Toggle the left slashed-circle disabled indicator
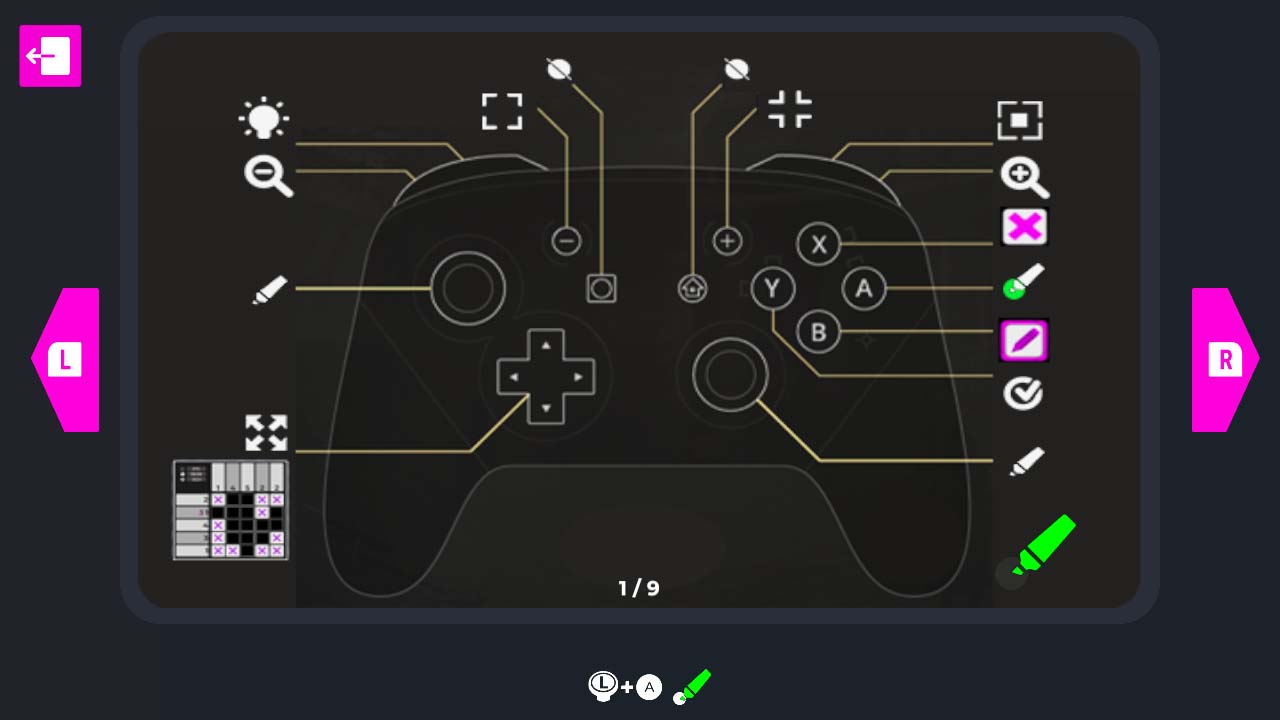Image resolution: width=1280 pixels, height=720 pixels. tap(558, 67)
